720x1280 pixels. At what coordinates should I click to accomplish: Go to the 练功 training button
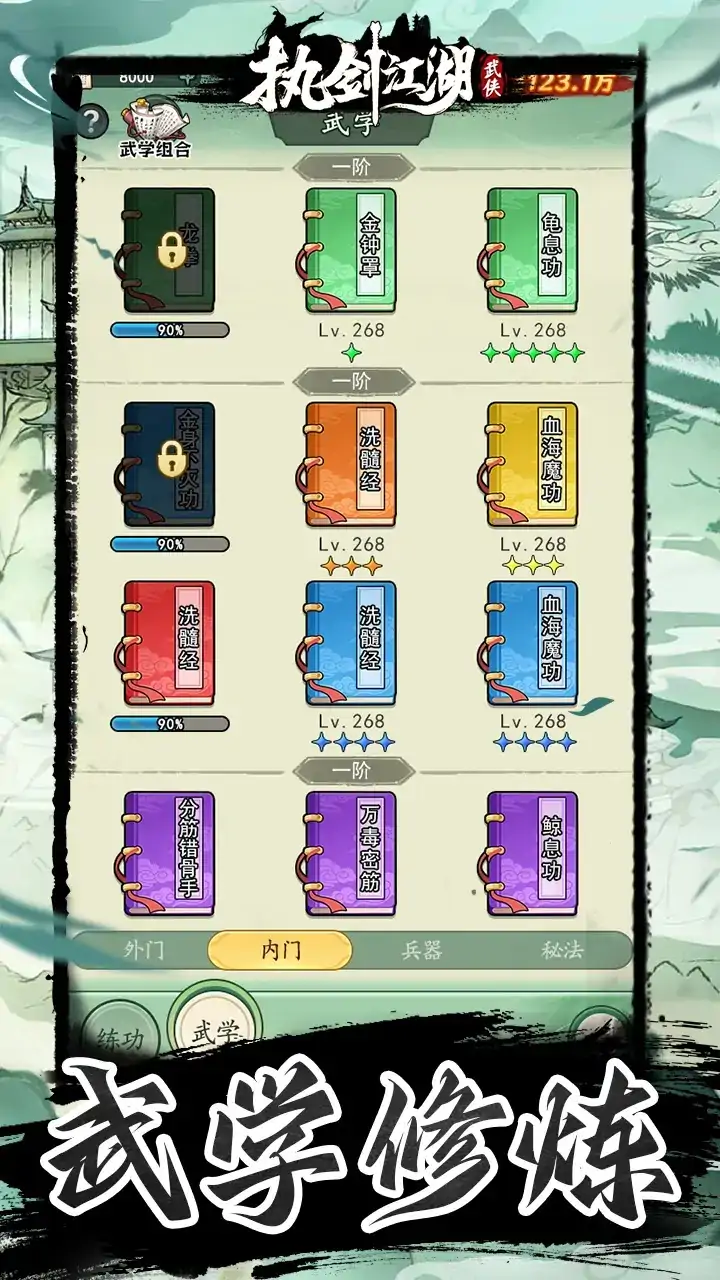pyautogui.click(x=120, y=1037)
